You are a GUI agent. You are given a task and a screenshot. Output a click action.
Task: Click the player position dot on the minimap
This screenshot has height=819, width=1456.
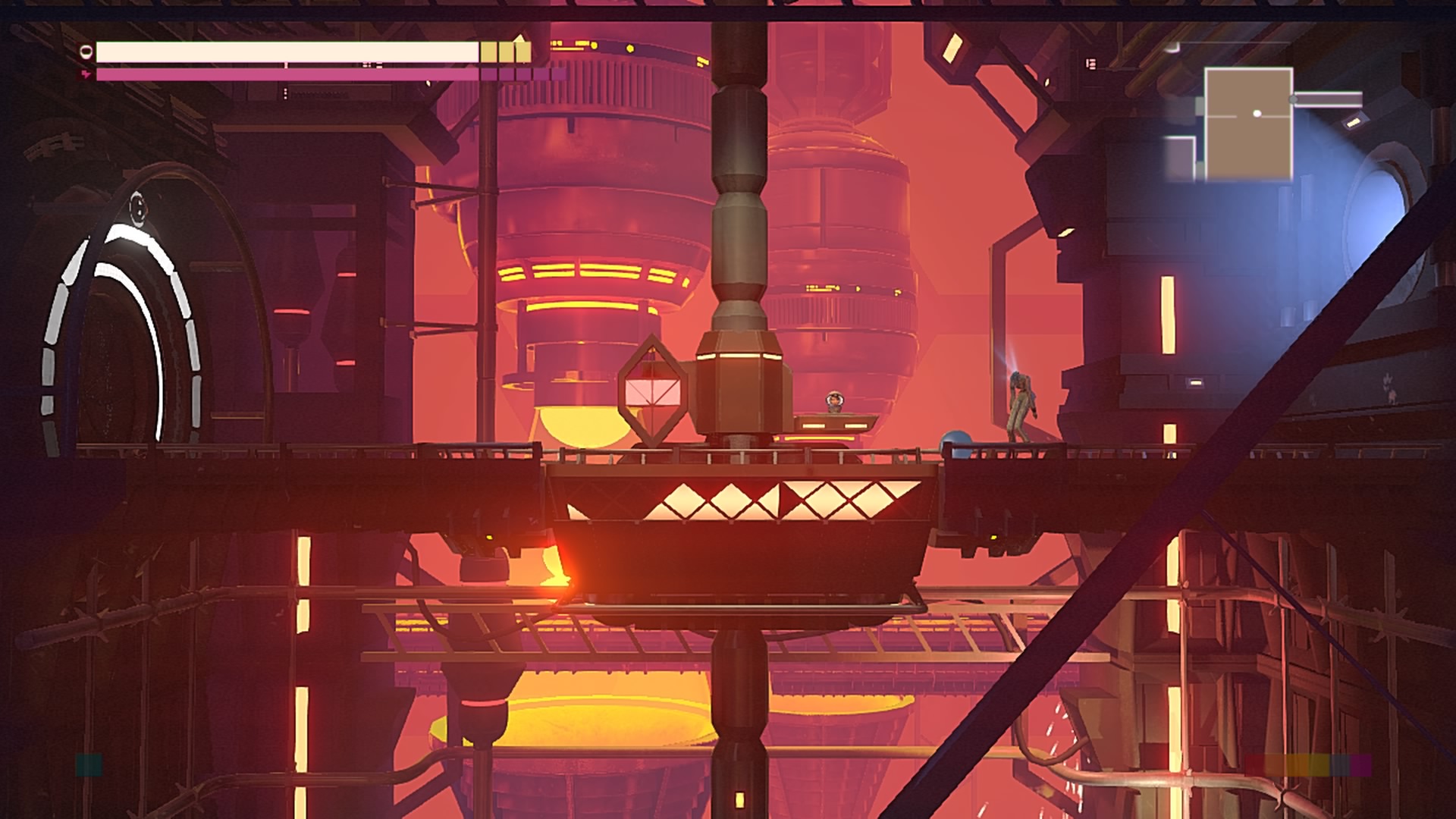(x=1257, y=115)
